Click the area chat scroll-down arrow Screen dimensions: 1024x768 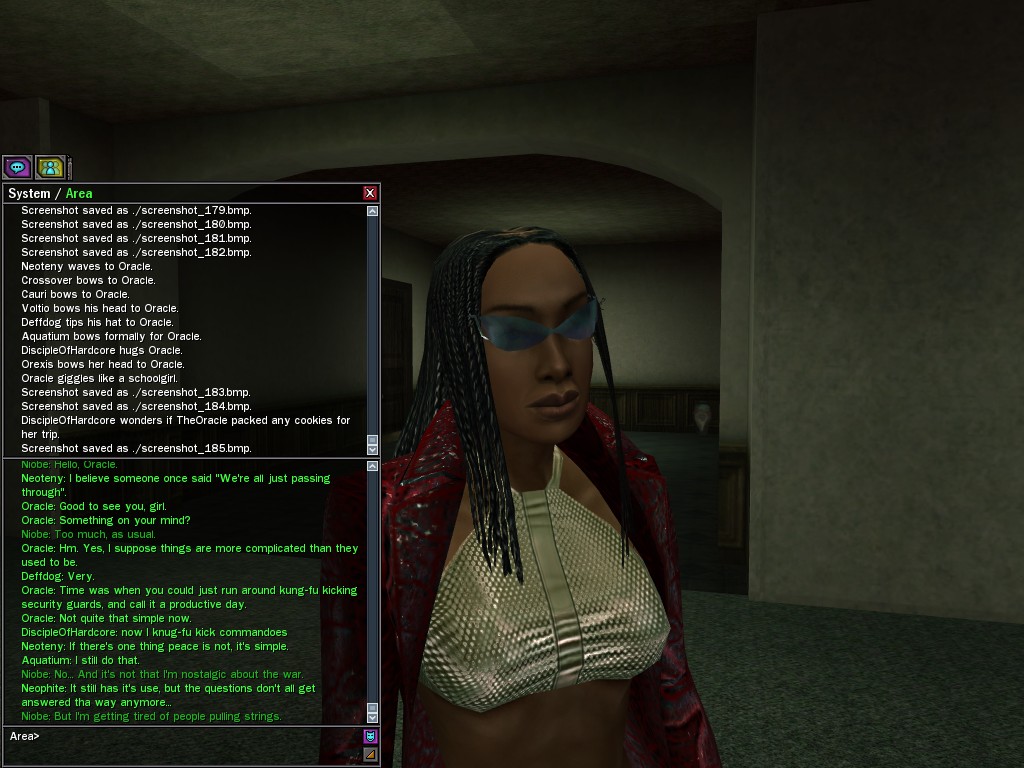click(x=373, y=717)
